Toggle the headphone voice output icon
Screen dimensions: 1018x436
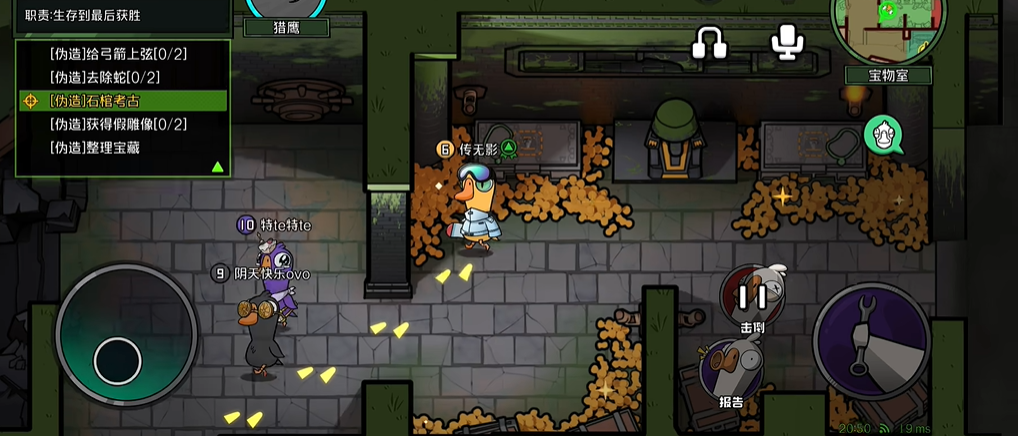click(711, 42)
